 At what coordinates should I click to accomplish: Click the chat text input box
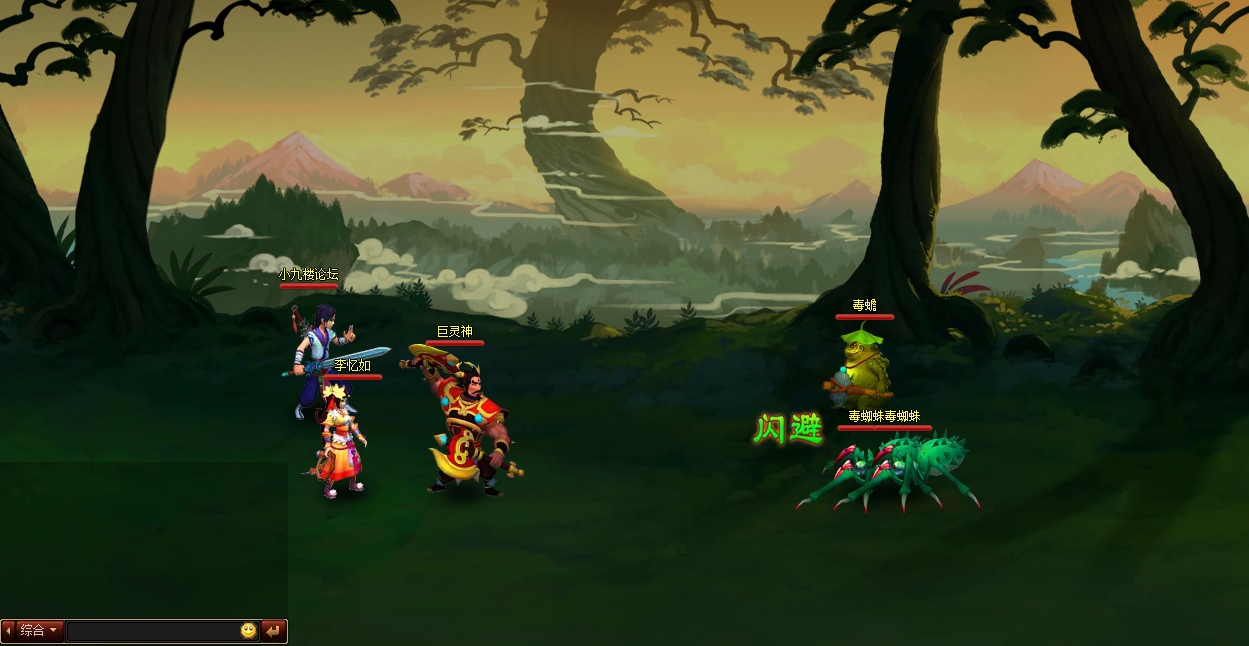pos(152,631)
